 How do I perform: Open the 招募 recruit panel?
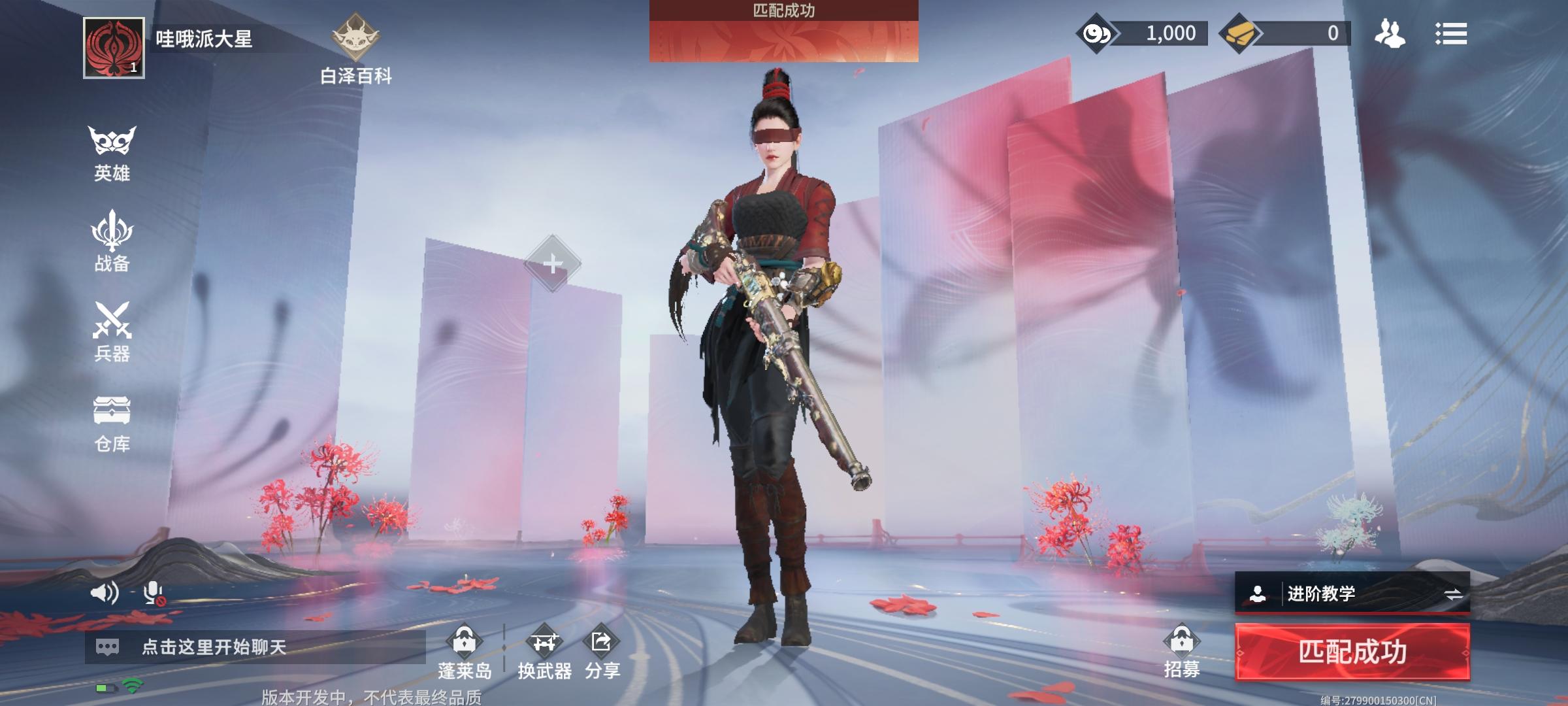(x=1182, y=647)
